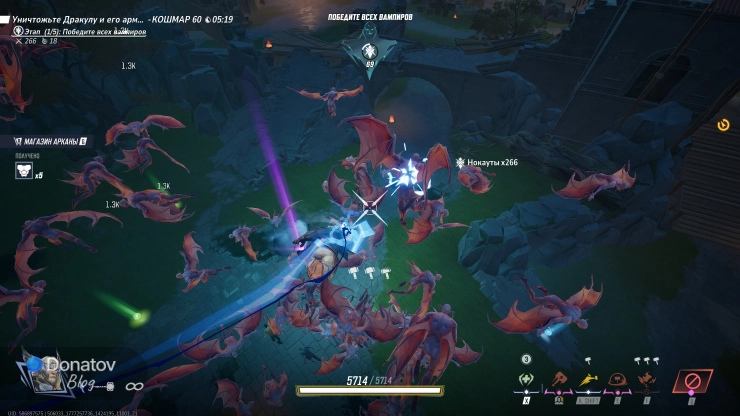The image size is (740, 416).
Task: Select the obtained arcana icon under Получено
Action: [23, 171]
